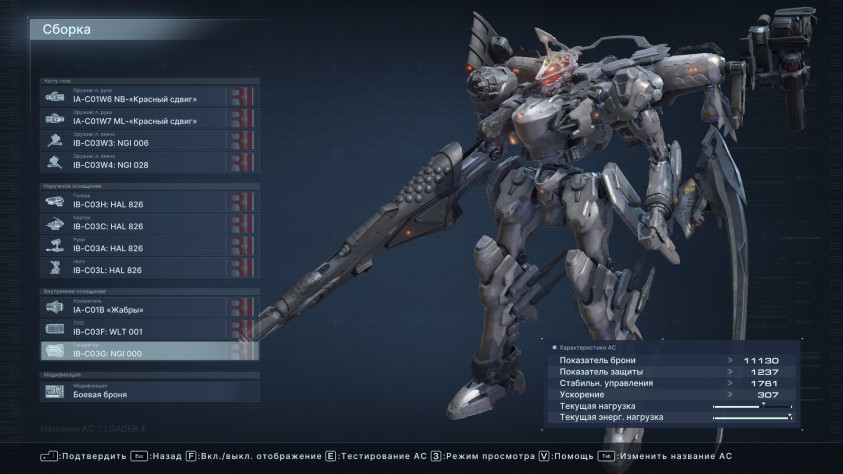Viewport: 843px width, 474px height.
Task: Open the booster slot IA-C01B «Жабры»
Action: [x=150, y=307]
